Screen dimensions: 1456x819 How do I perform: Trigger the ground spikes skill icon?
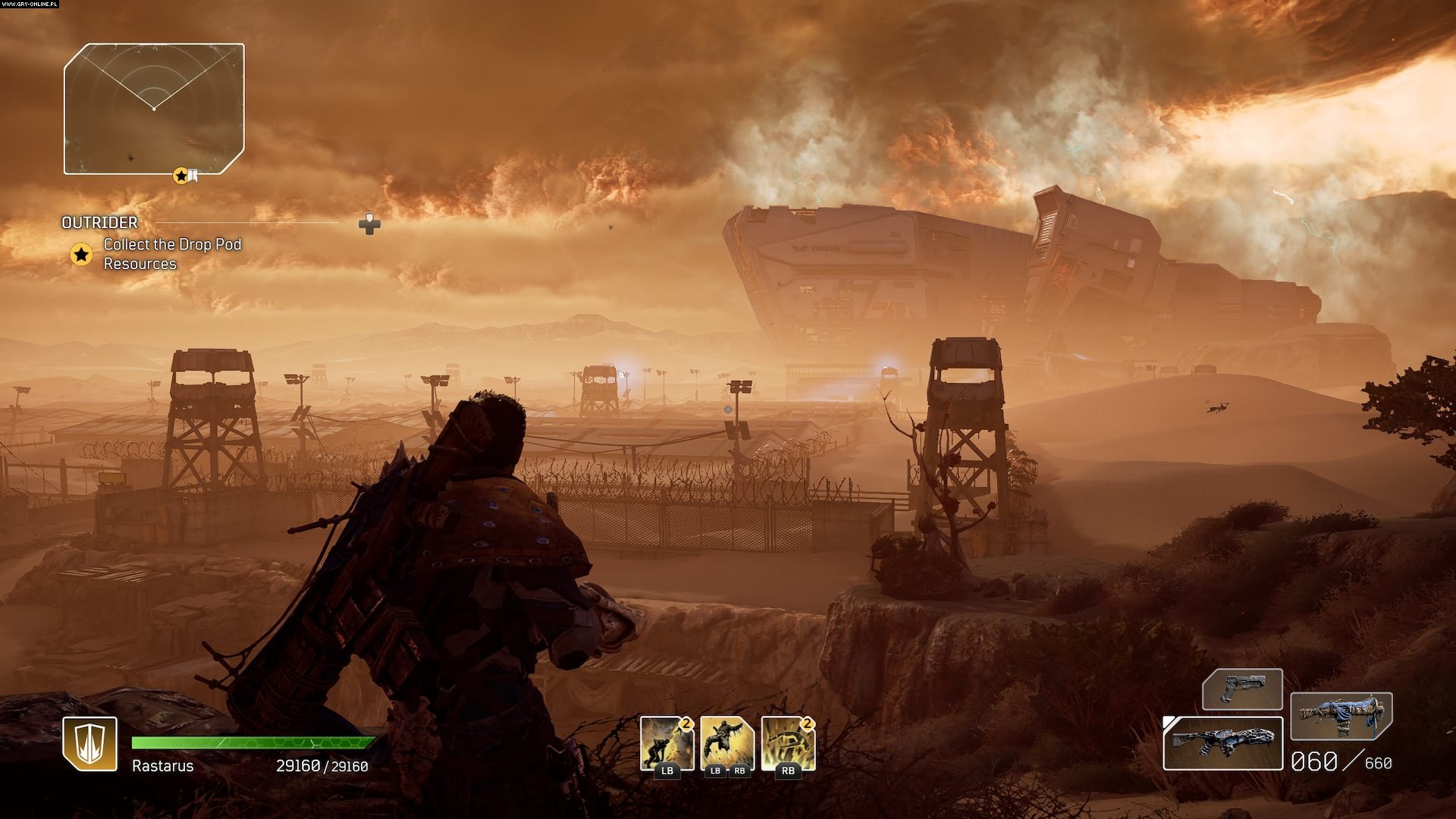(x=788, y=743)
